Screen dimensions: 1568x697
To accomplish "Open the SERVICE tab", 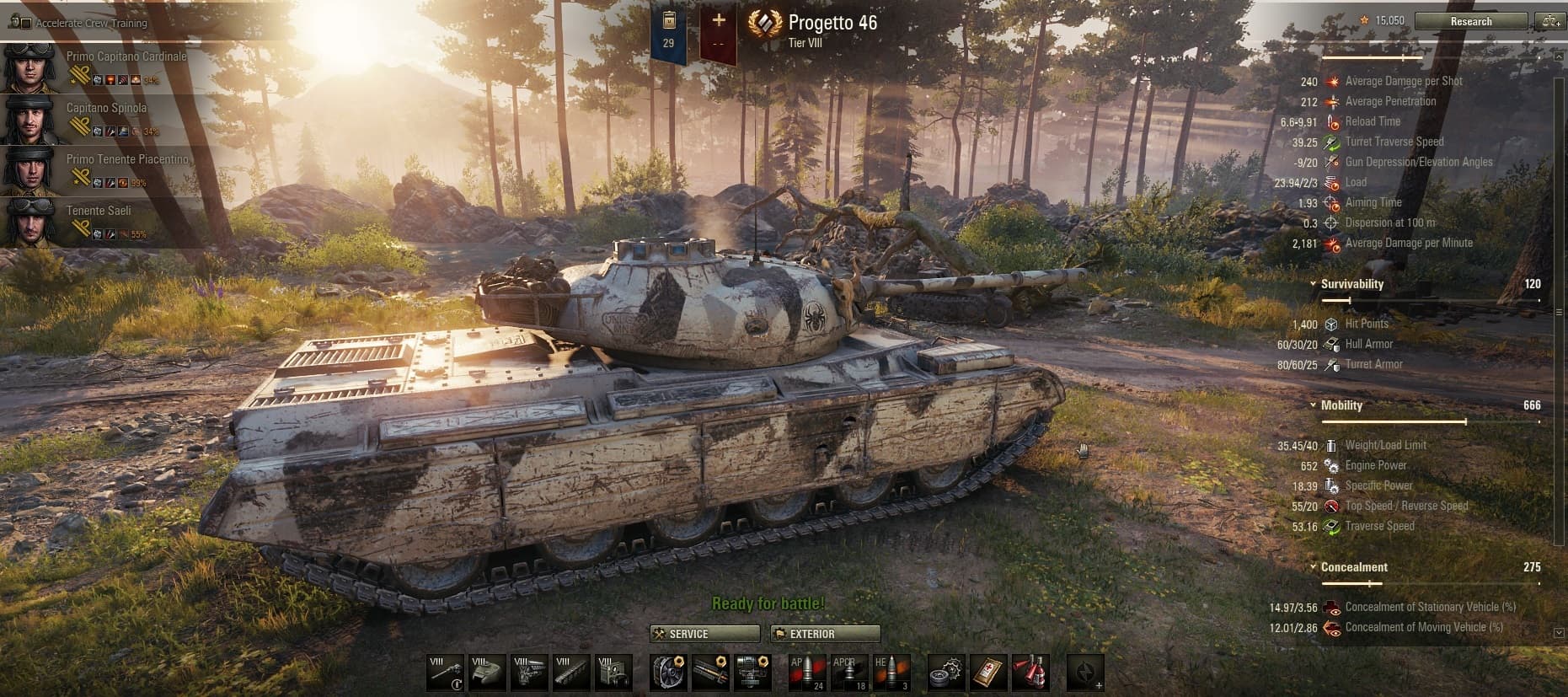I will point(704,634).
